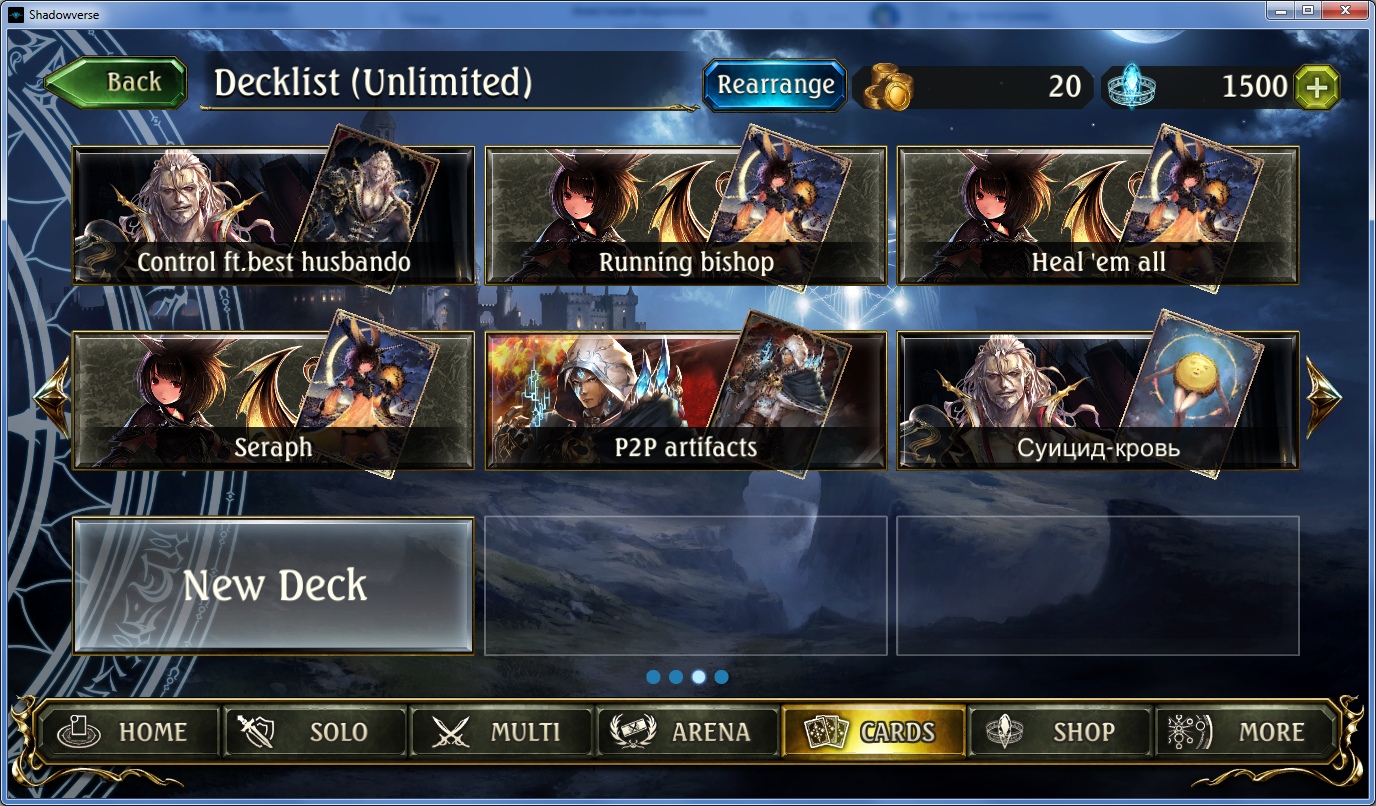Image resolution: width=1376 pixels, height=806 pixels.
Task: Open the MORE menu
Action: coord(1246,732)
